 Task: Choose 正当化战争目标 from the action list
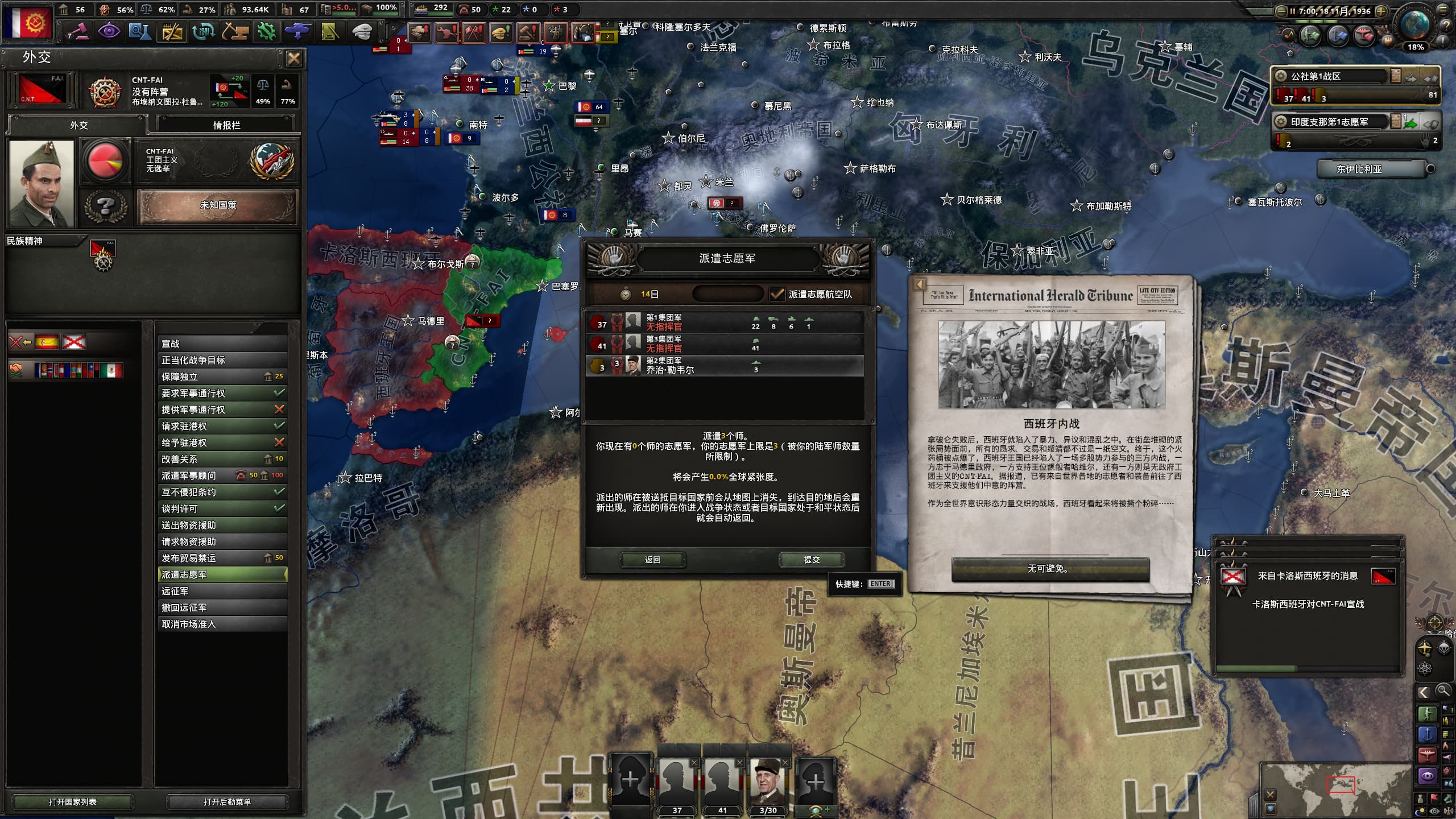[x=222, y=360]
